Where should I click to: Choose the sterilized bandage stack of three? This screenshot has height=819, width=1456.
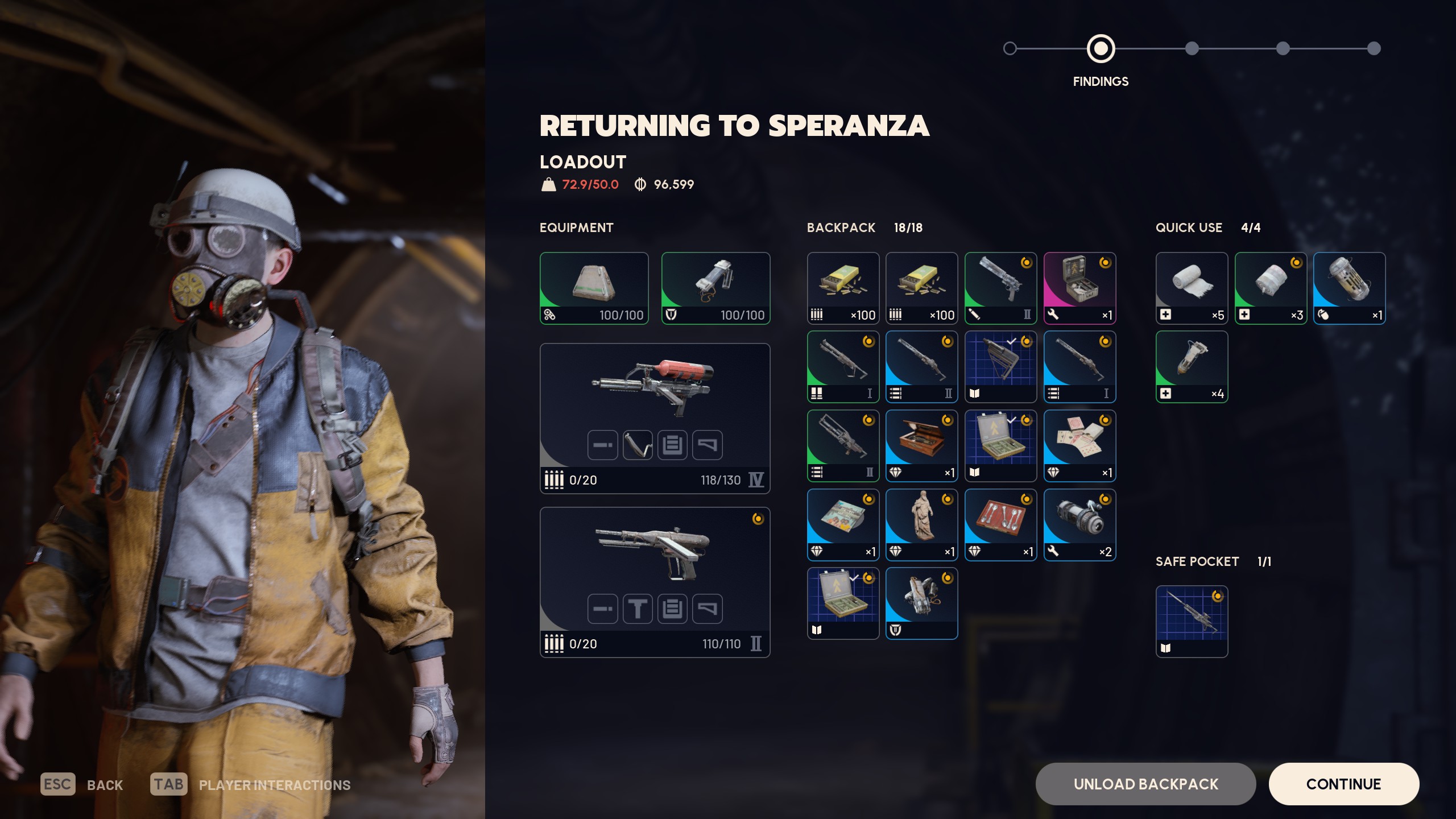(x=1271, y=288)
